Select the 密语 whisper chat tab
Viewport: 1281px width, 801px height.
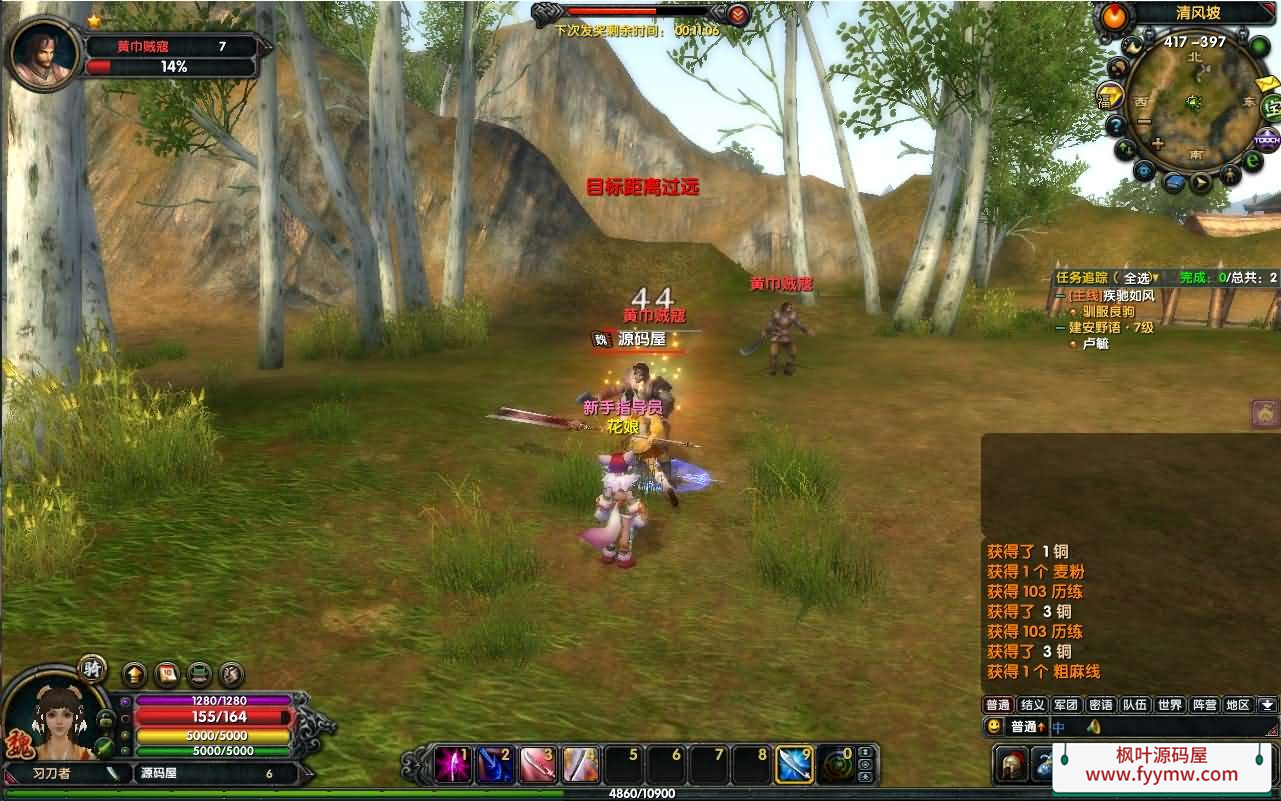[x=1100, y=705]
